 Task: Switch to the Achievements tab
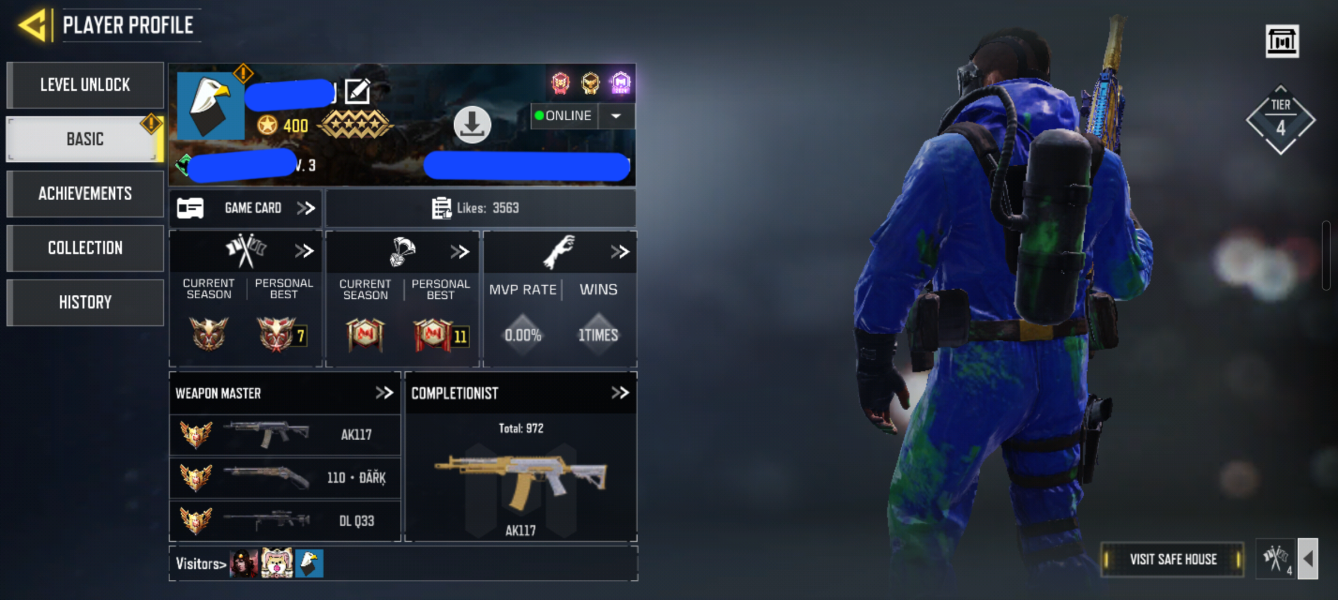pyautogui.click(x=85, y=193)
